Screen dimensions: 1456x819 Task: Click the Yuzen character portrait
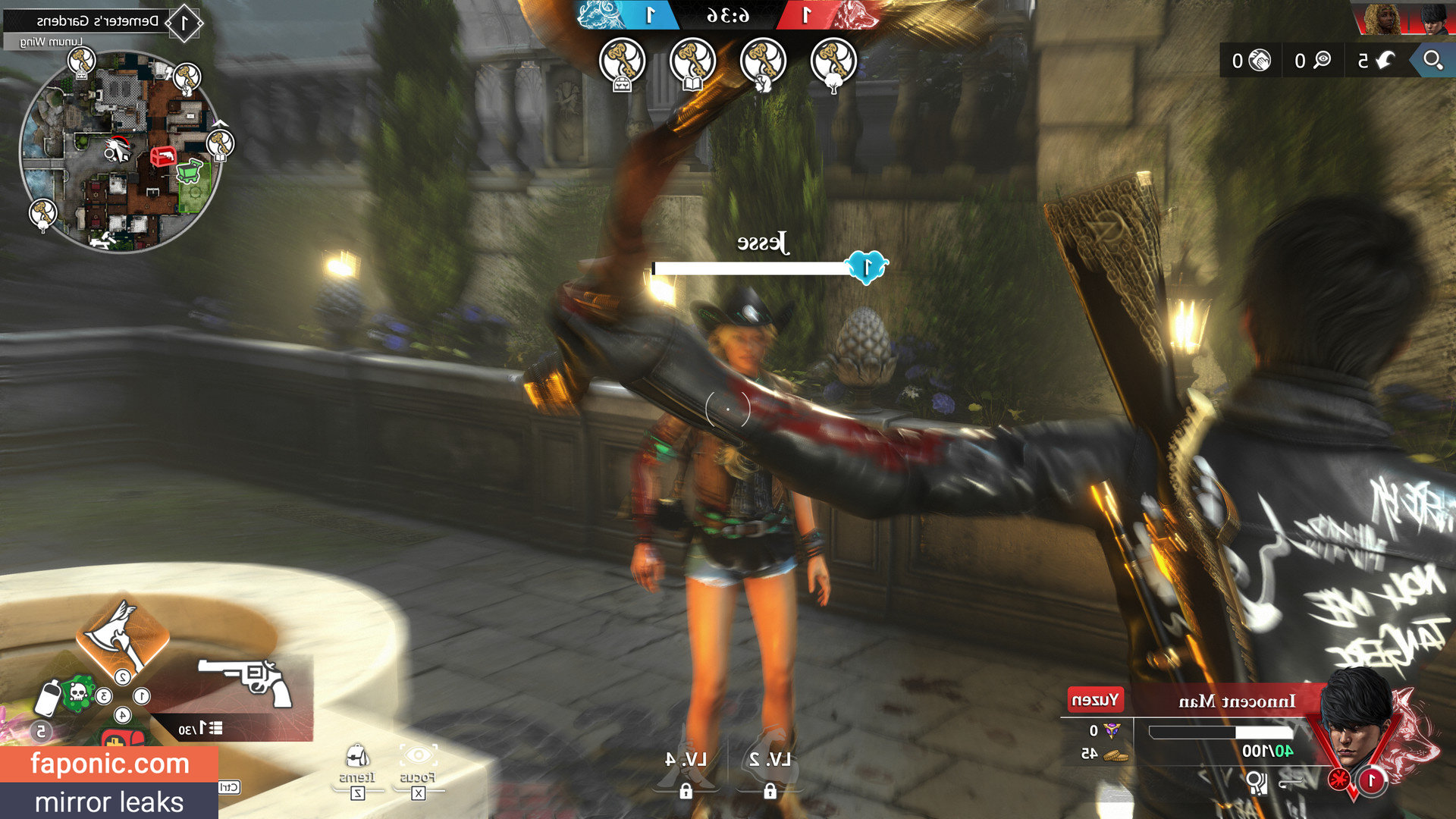[x=1357, y=717]
